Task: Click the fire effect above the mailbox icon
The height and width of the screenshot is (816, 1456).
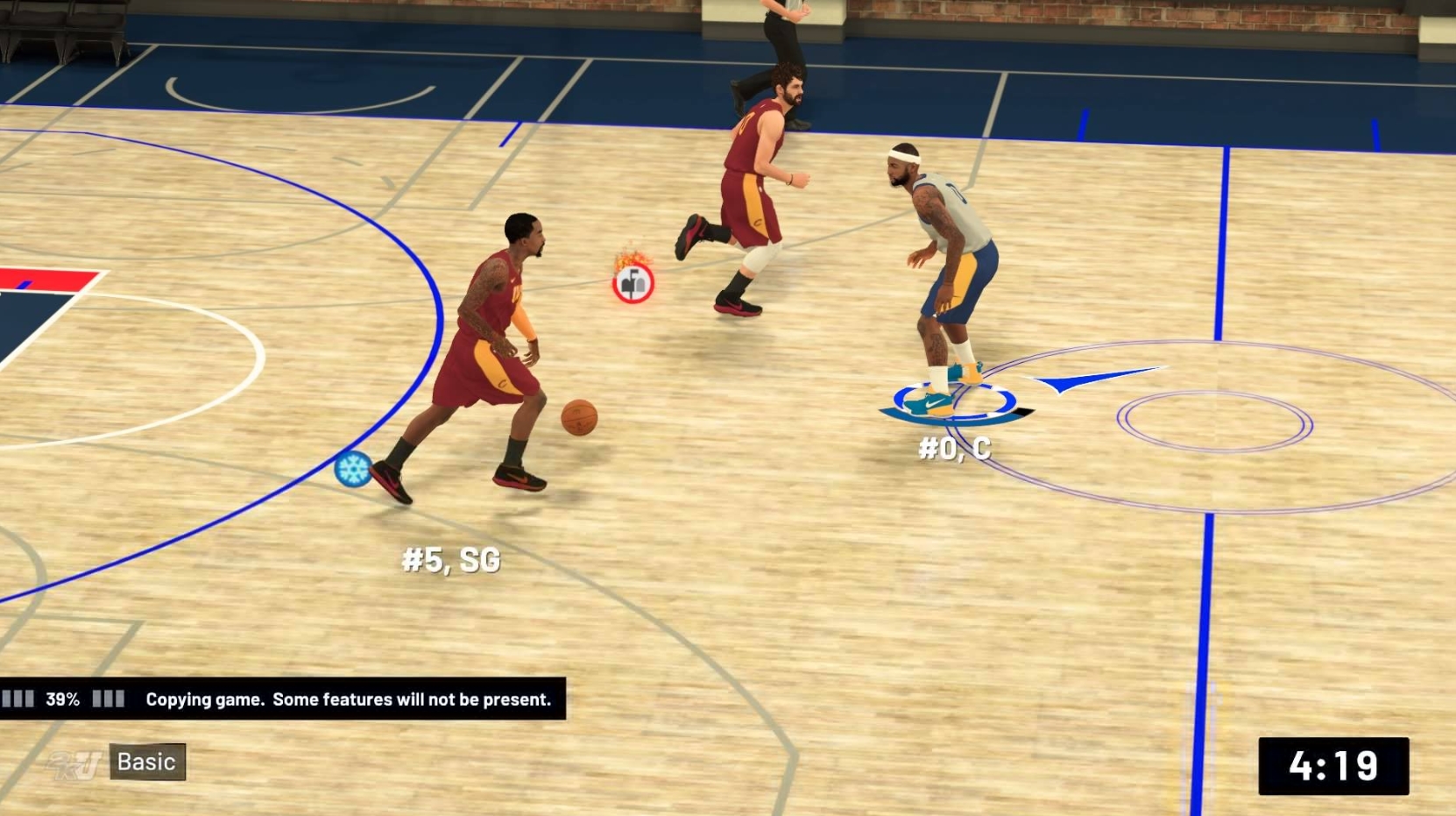Action: click(633, 258)
